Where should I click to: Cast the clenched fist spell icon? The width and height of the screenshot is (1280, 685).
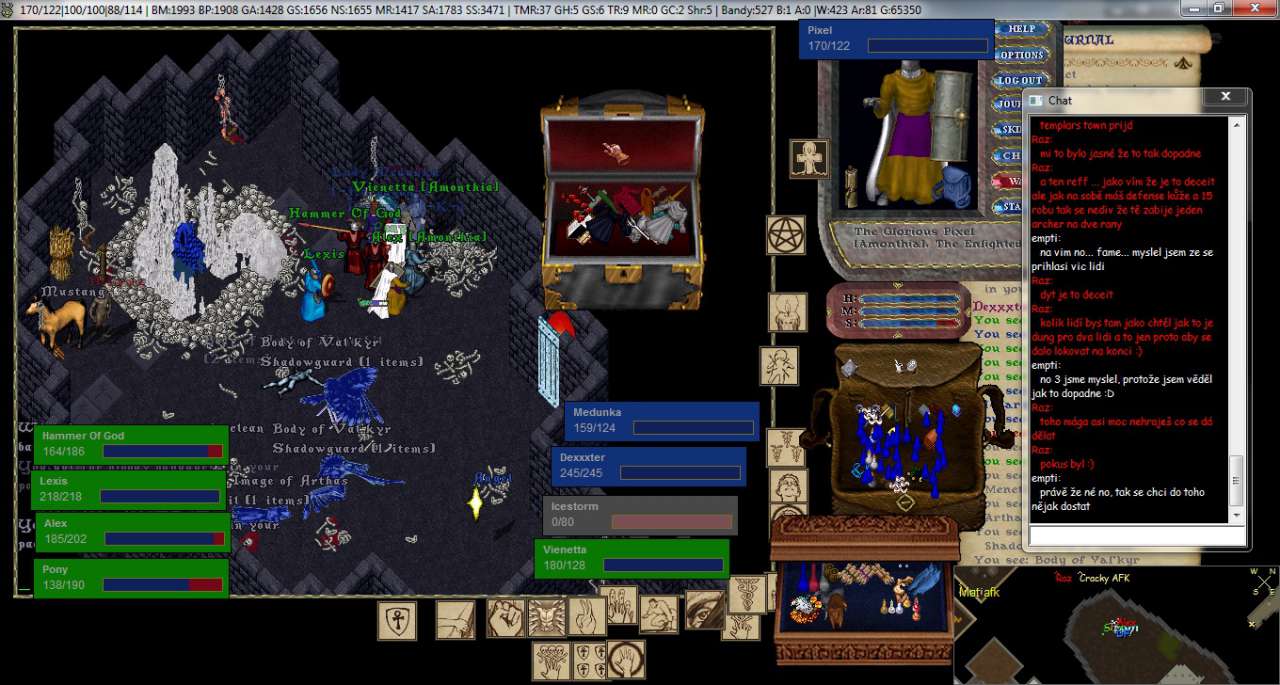(505, 617)
